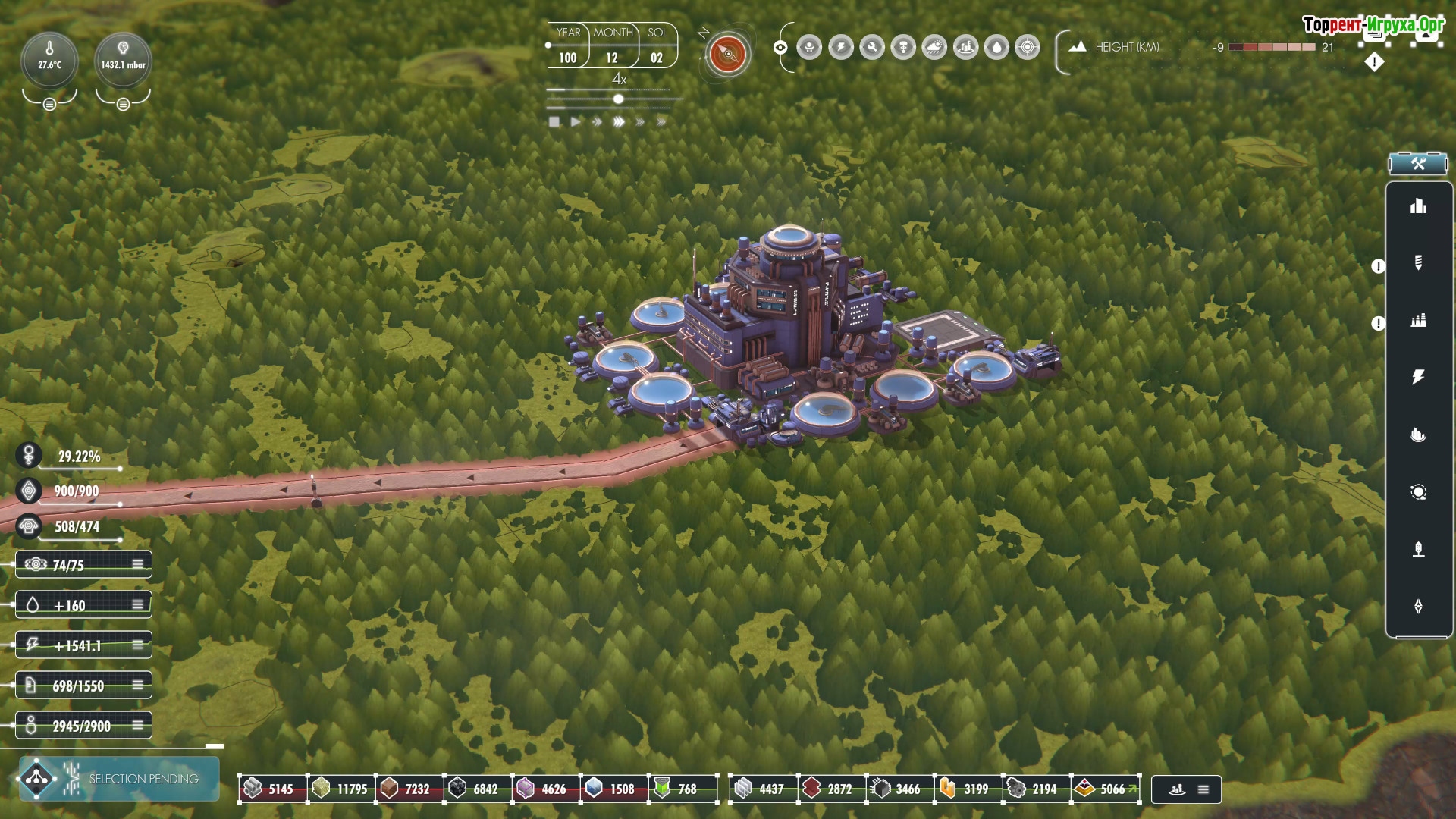
Task: Open the weather cloud overlay
Action: coord(934,48)
